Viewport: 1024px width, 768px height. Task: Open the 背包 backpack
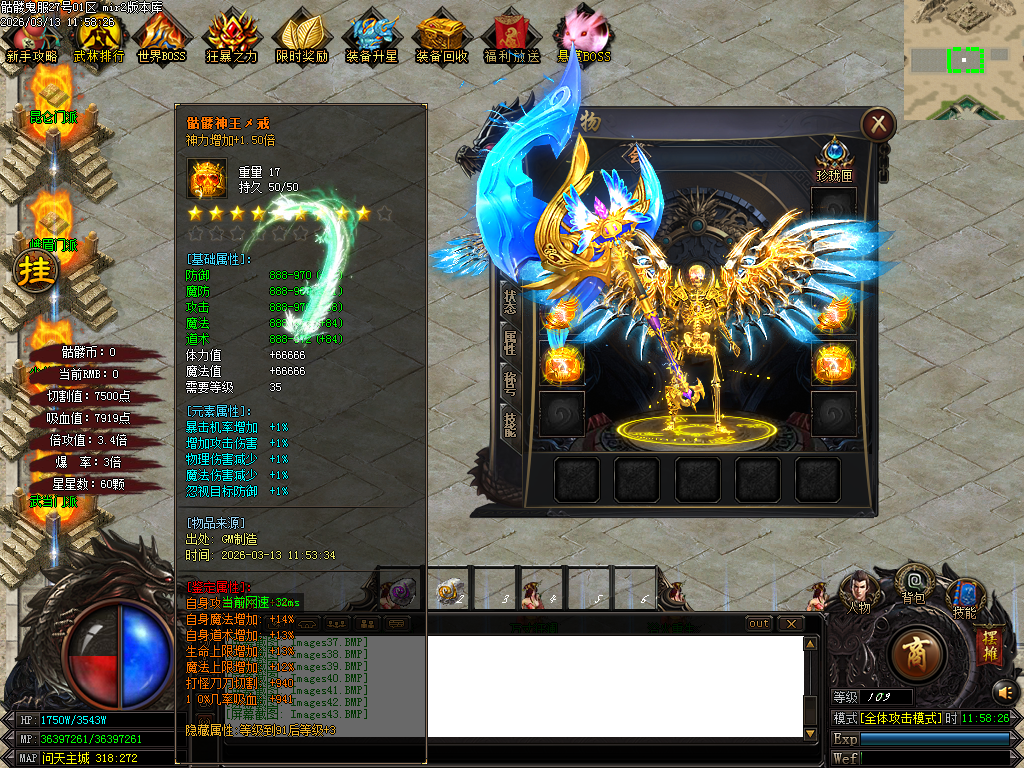(x=912, y=584)
